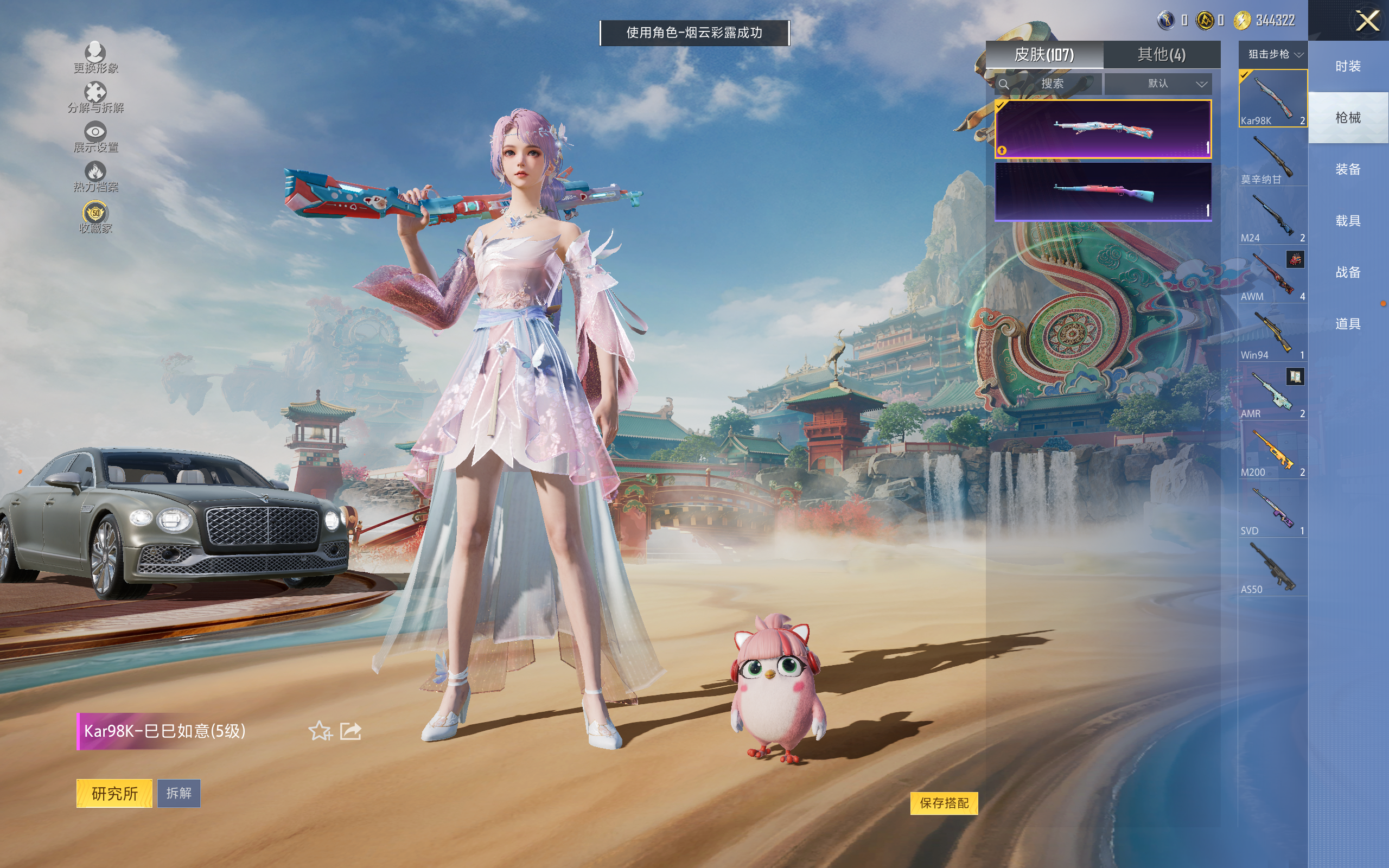Select the golden M200 slot
The image size is (1389, 868).
click(x=1272, y=451)
